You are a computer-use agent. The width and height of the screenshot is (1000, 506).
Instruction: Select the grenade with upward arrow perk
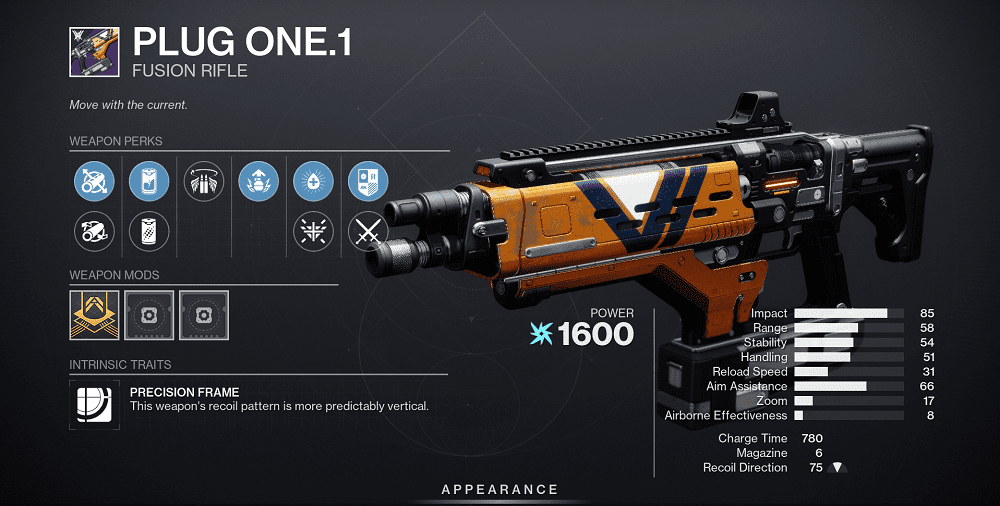[258, 181]
